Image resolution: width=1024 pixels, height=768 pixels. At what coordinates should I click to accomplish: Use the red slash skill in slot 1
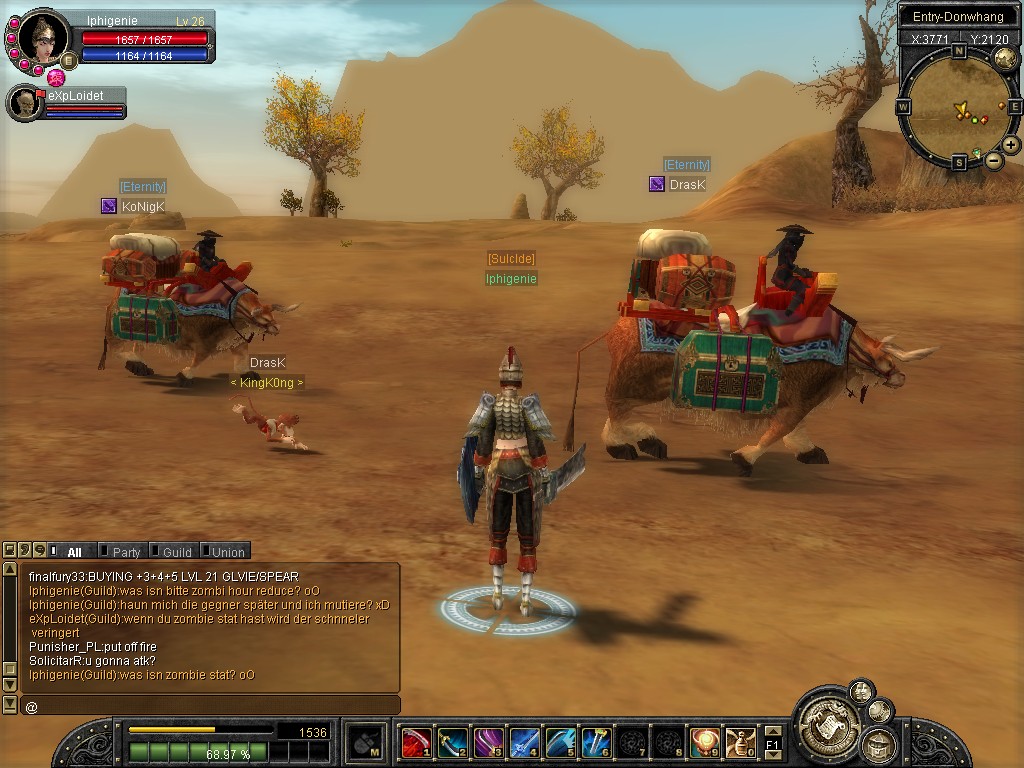pos(416,742)
